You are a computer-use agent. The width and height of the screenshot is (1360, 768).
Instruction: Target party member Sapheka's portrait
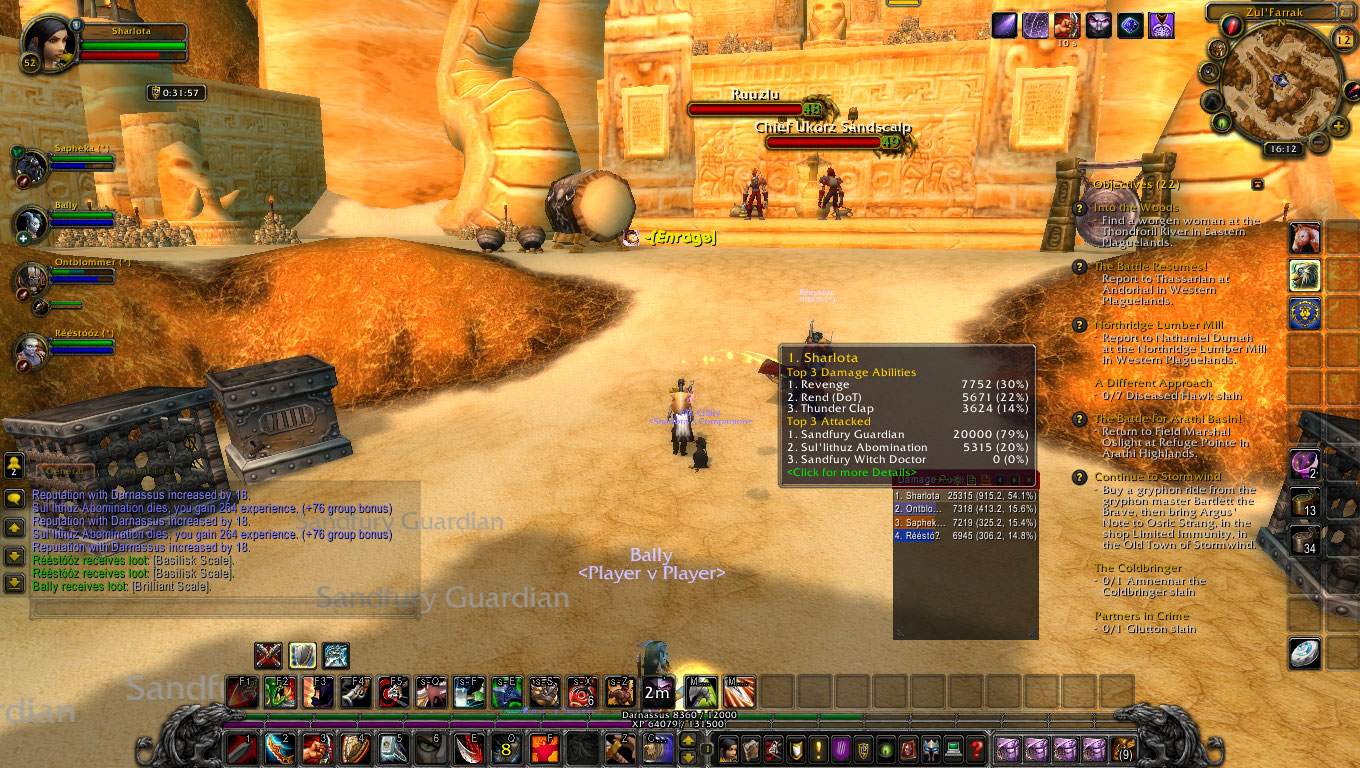(x=31, y=165)
